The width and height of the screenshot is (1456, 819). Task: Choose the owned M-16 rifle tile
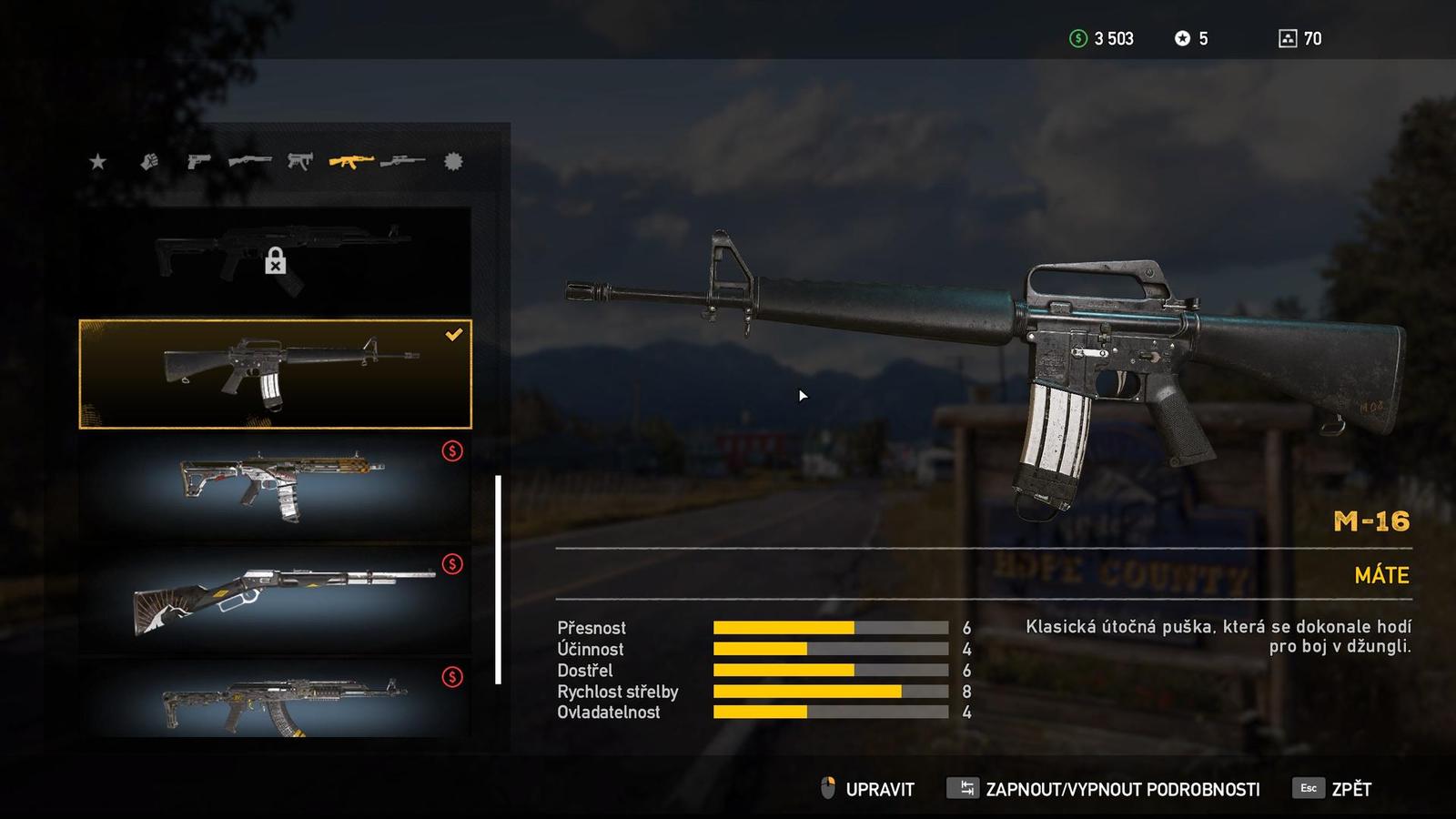click(x=275, y=373)
